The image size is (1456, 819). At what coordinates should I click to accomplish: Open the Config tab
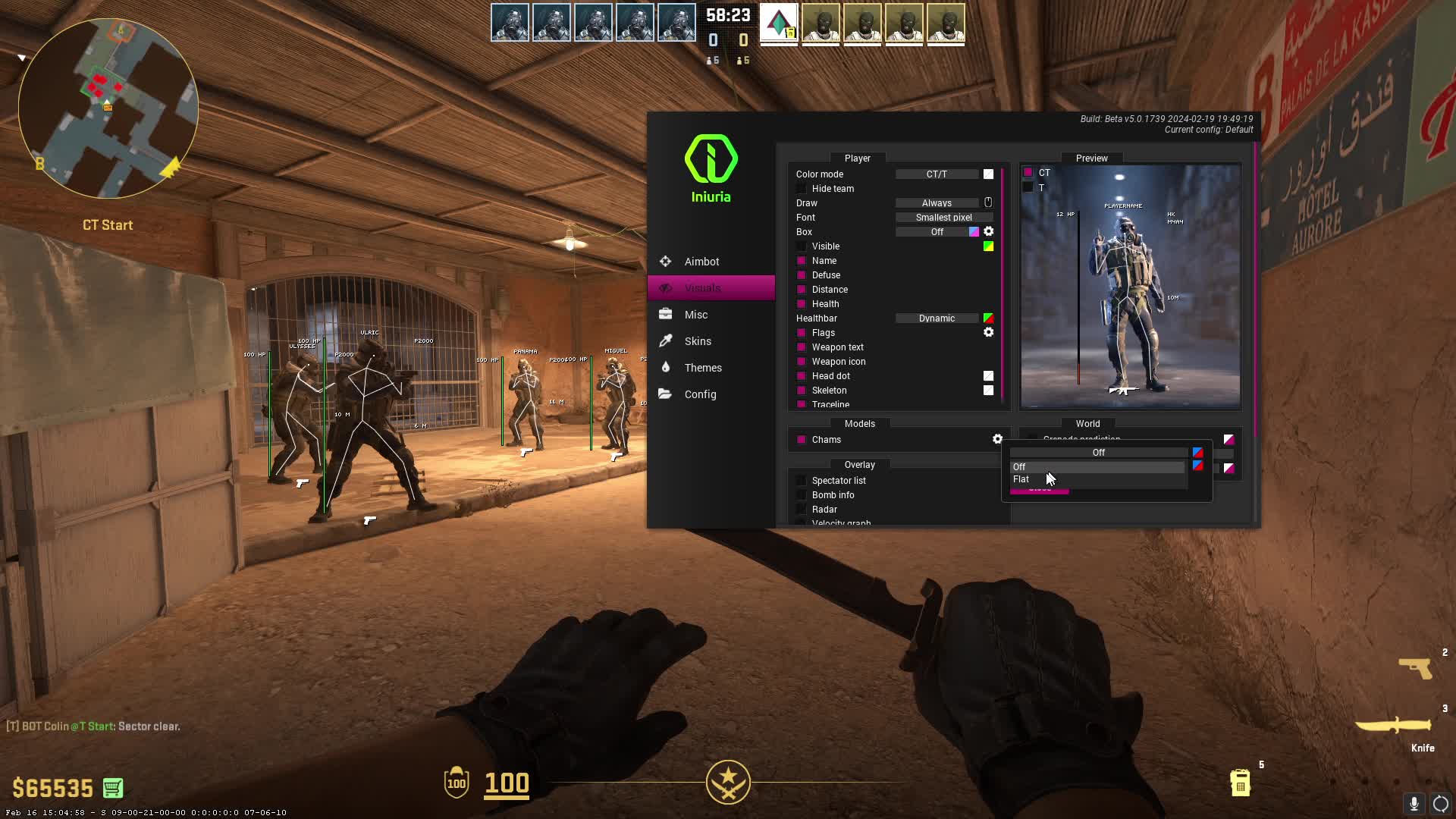[x=700, y=394]
